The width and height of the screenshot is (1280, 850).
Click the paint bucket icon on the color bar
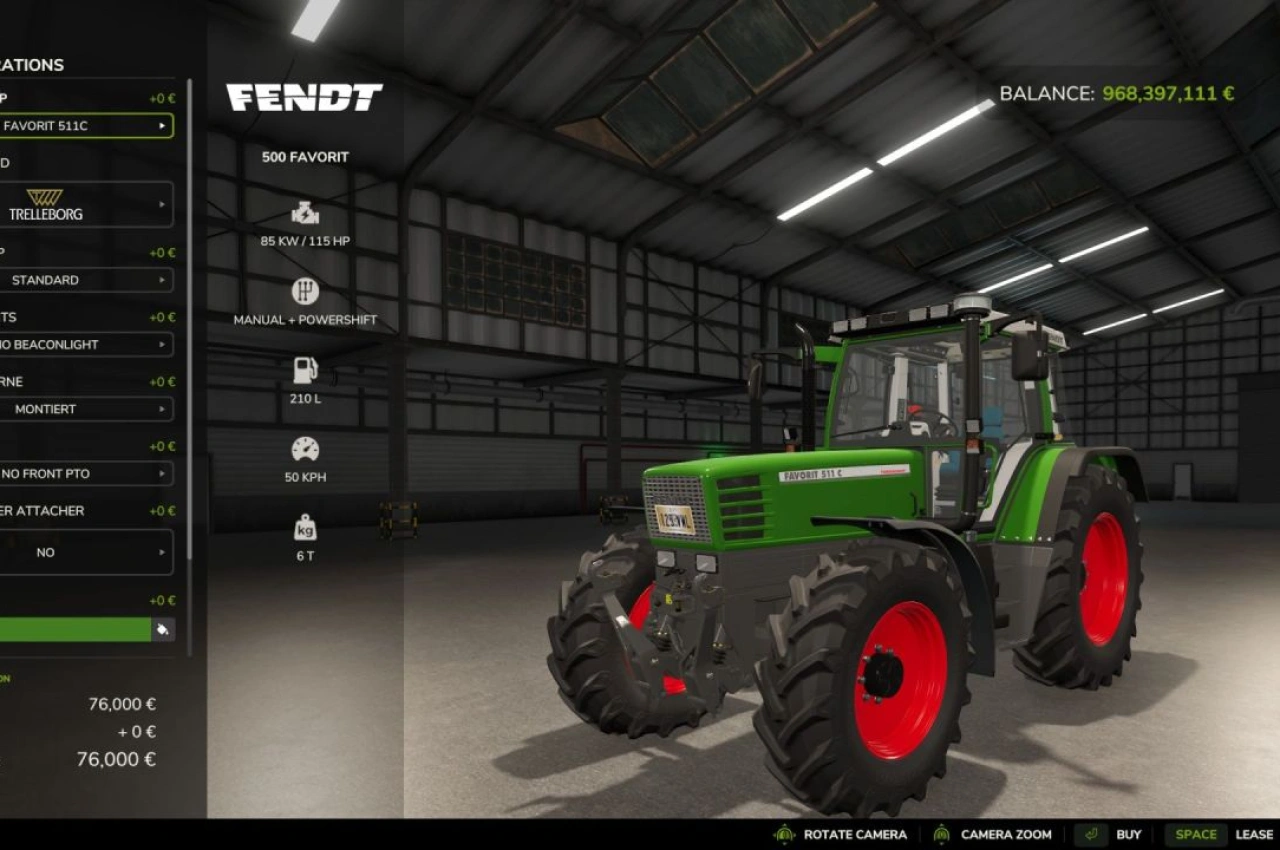(161, 630)
